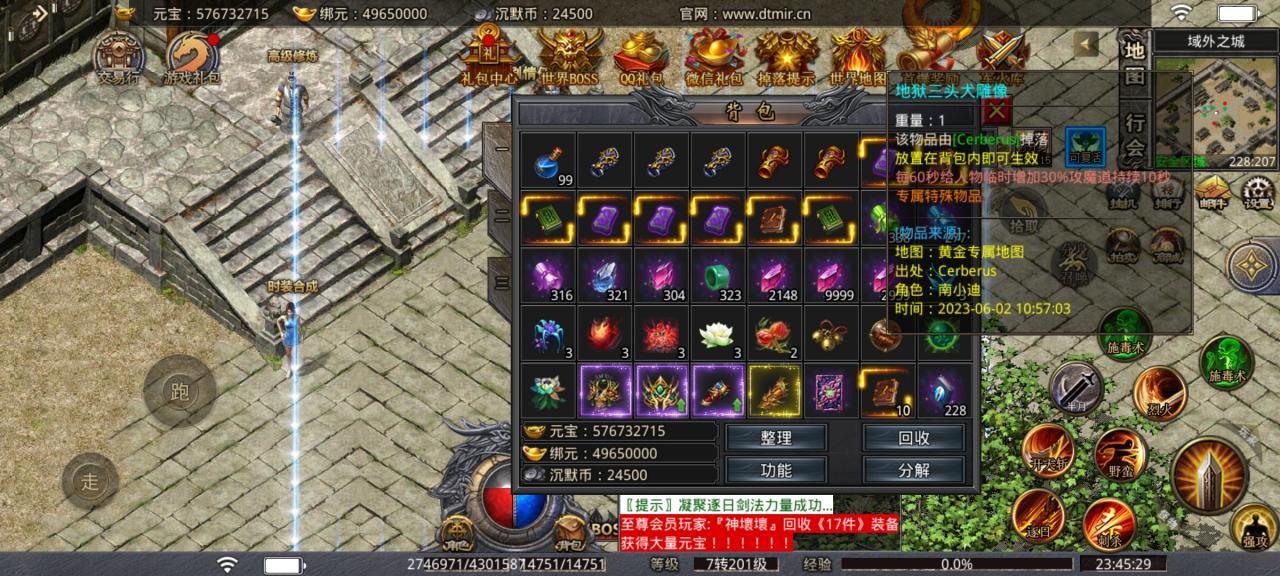Select the green jade ring item
1280x576 pixels.
718,276
